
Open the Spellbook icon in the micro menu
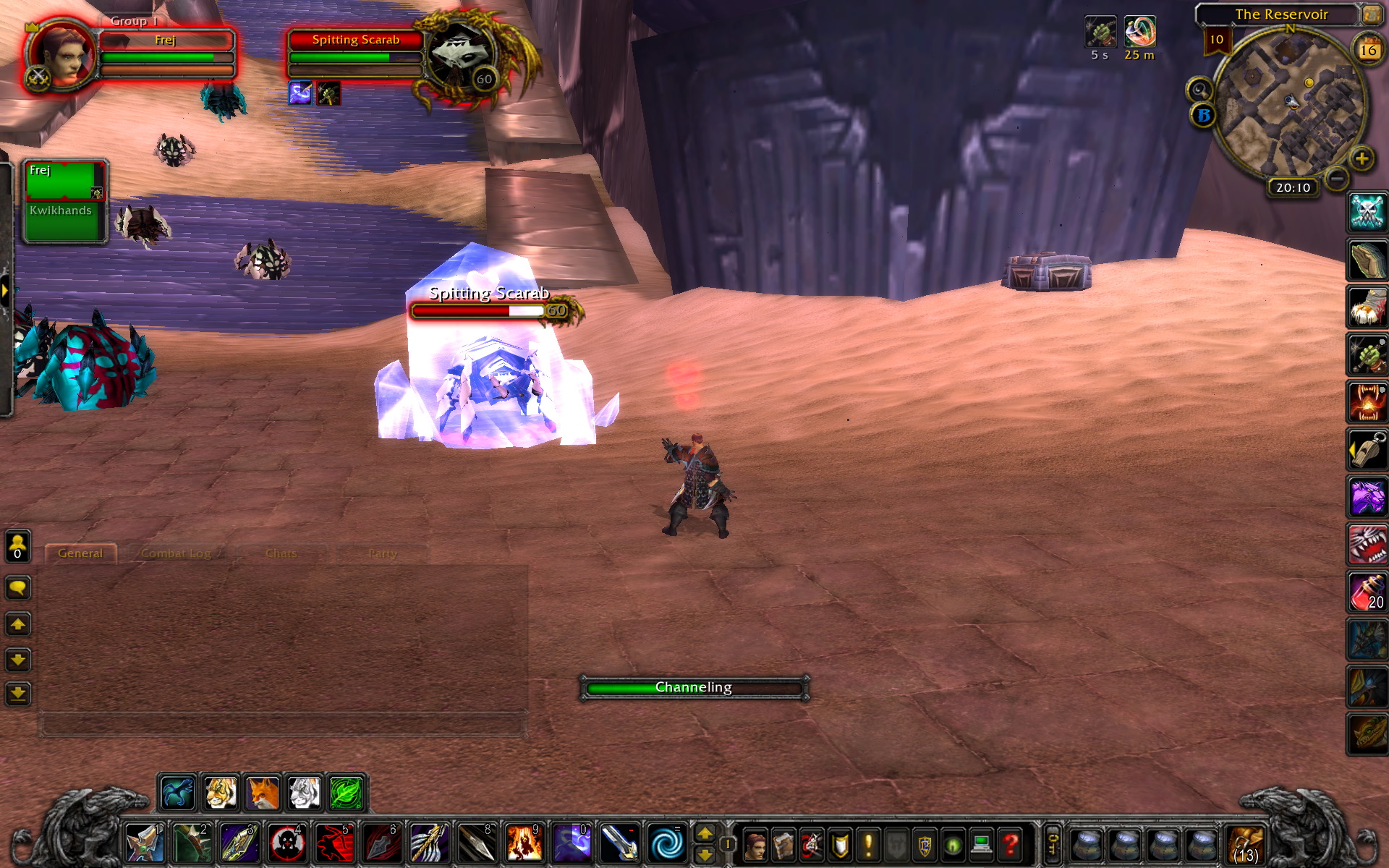click(x=784, y=844)
